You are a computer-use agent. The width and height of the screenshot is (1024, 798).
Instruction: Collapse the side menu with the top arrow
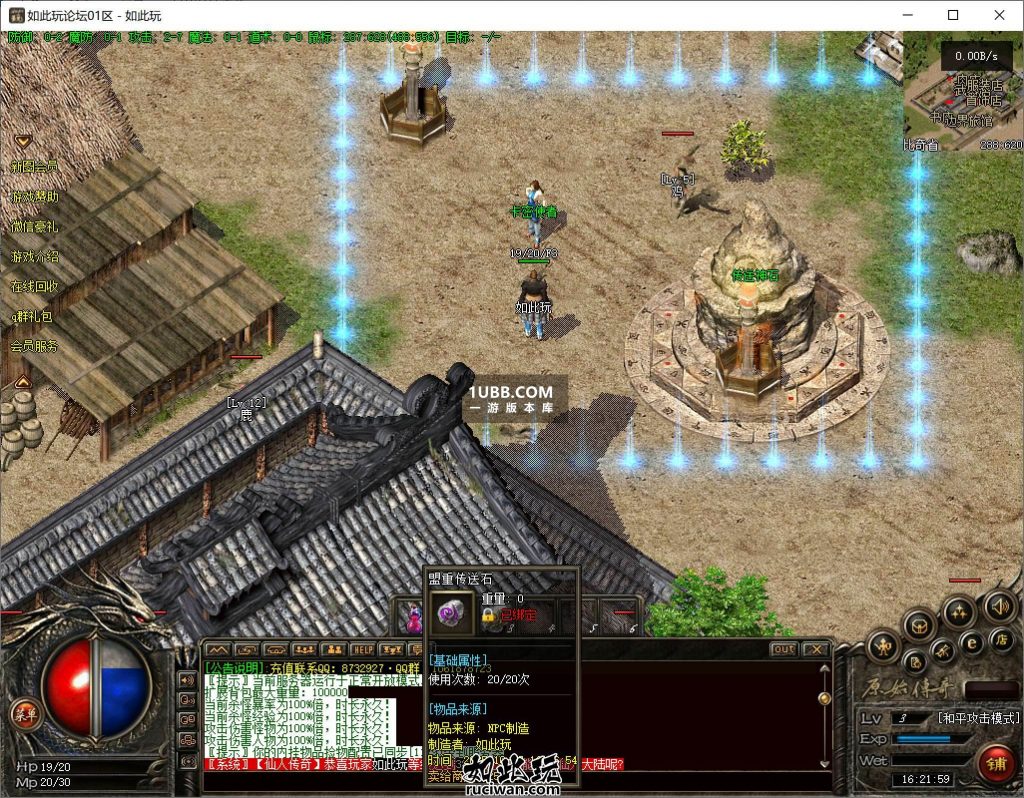click(x=22, y=141)
